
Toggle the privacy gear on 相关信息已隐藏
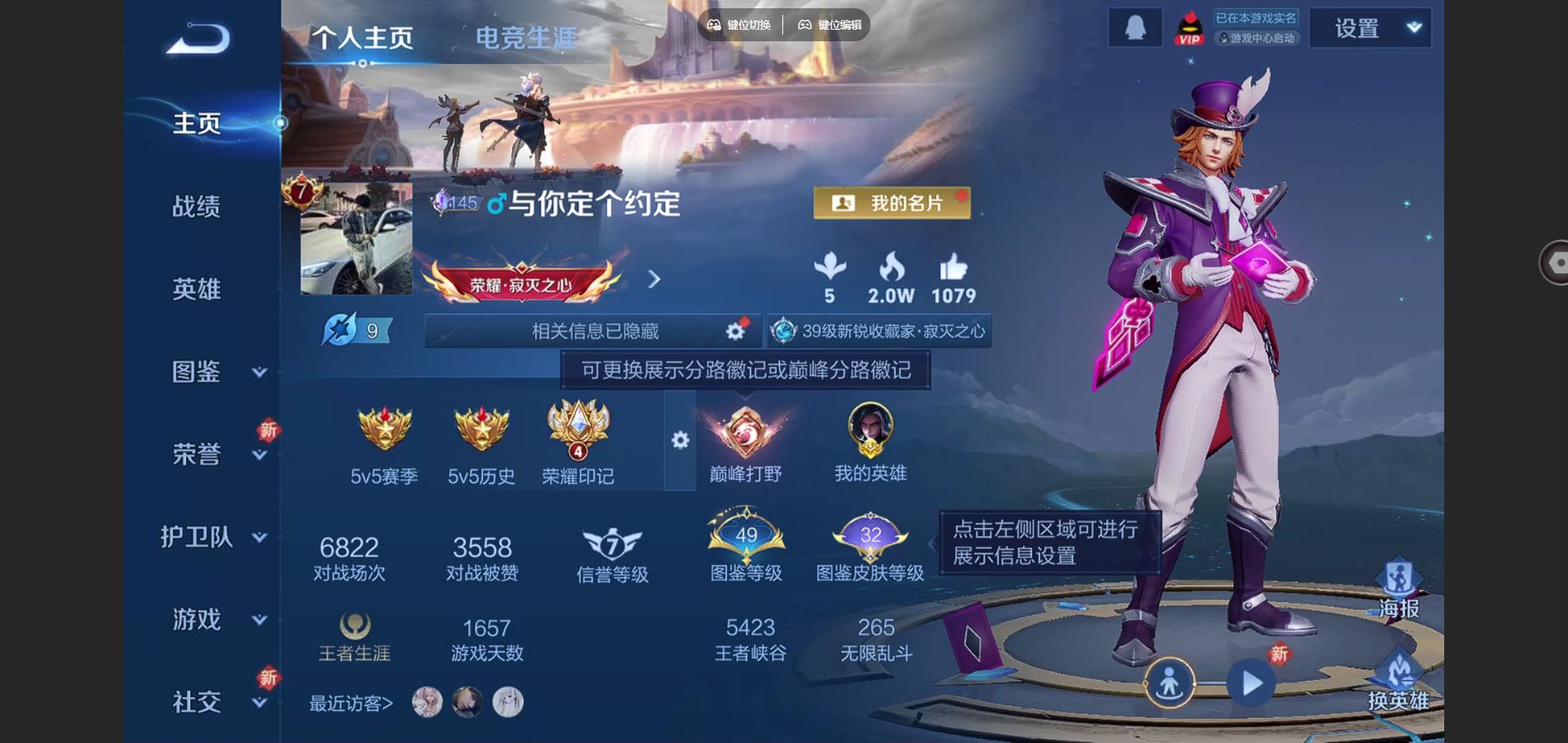click(x=733, y=329)
